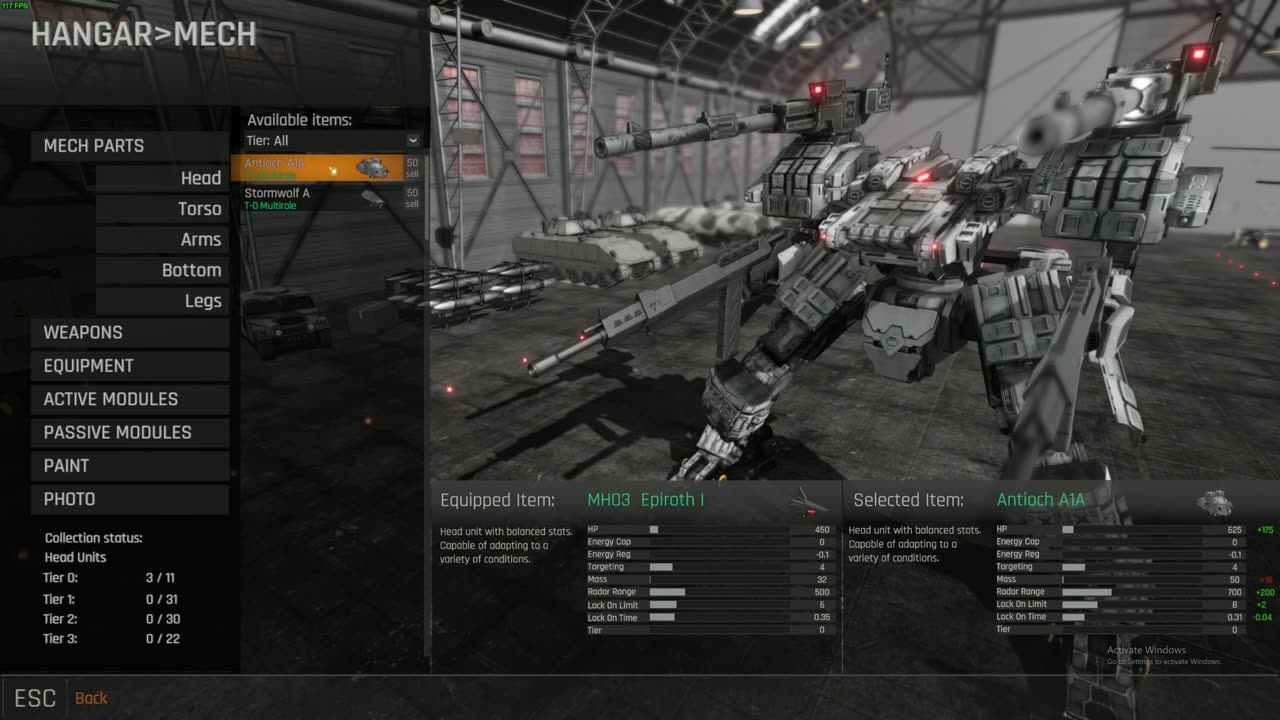Show the Arms parts list

pyautogui.click(x=162, y=240)
